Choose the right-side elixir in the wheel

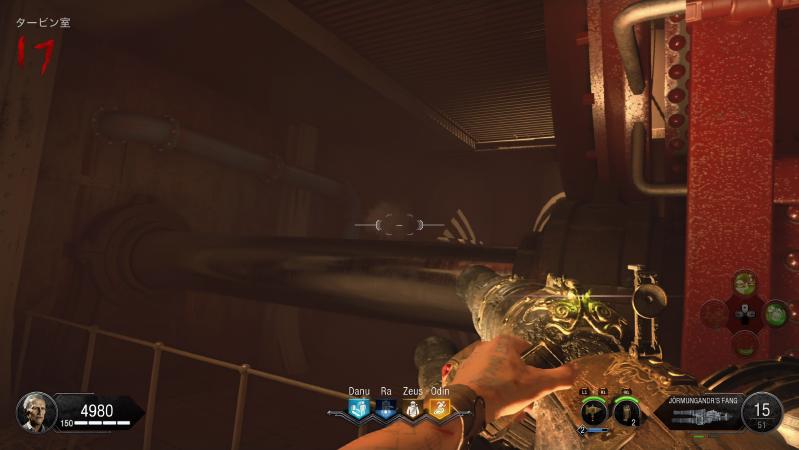click(776, 313)
